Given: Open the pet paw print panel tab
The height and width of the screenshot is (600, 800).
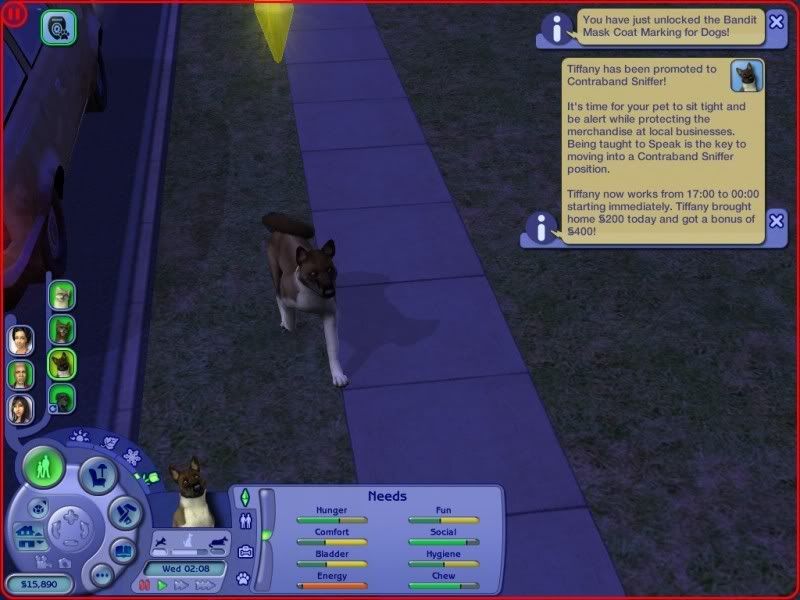Looking at the screenshot, I should pyautogui.click(x=243, y=578).
